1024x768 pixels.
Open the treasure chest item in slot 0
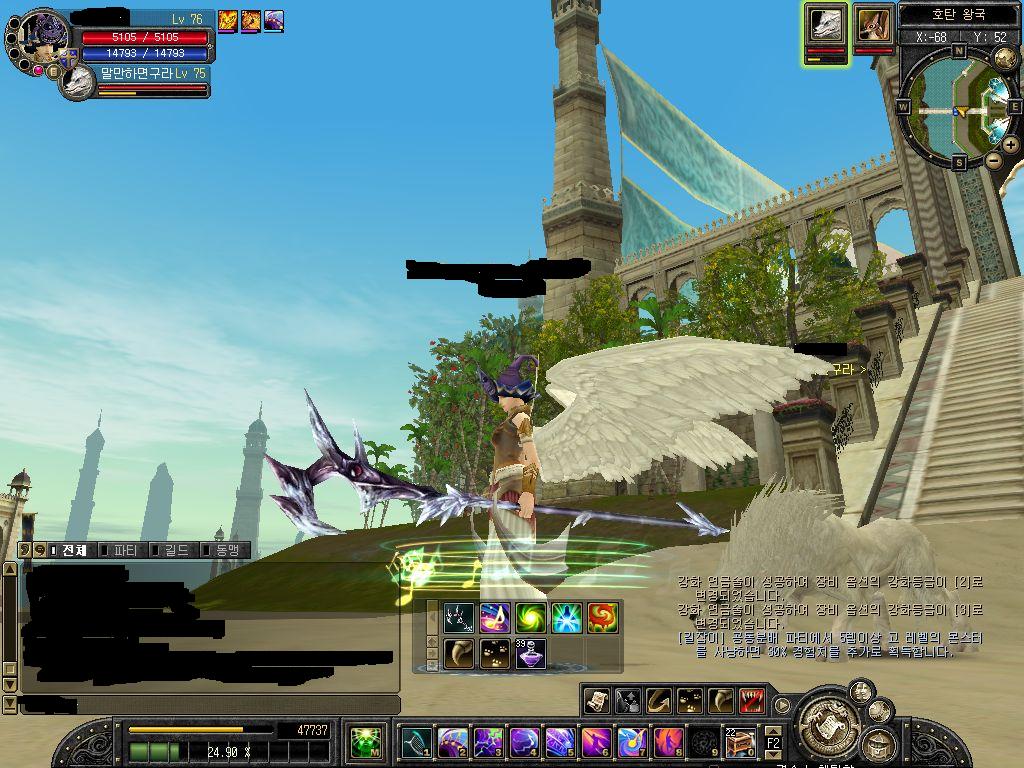[739, 742]
